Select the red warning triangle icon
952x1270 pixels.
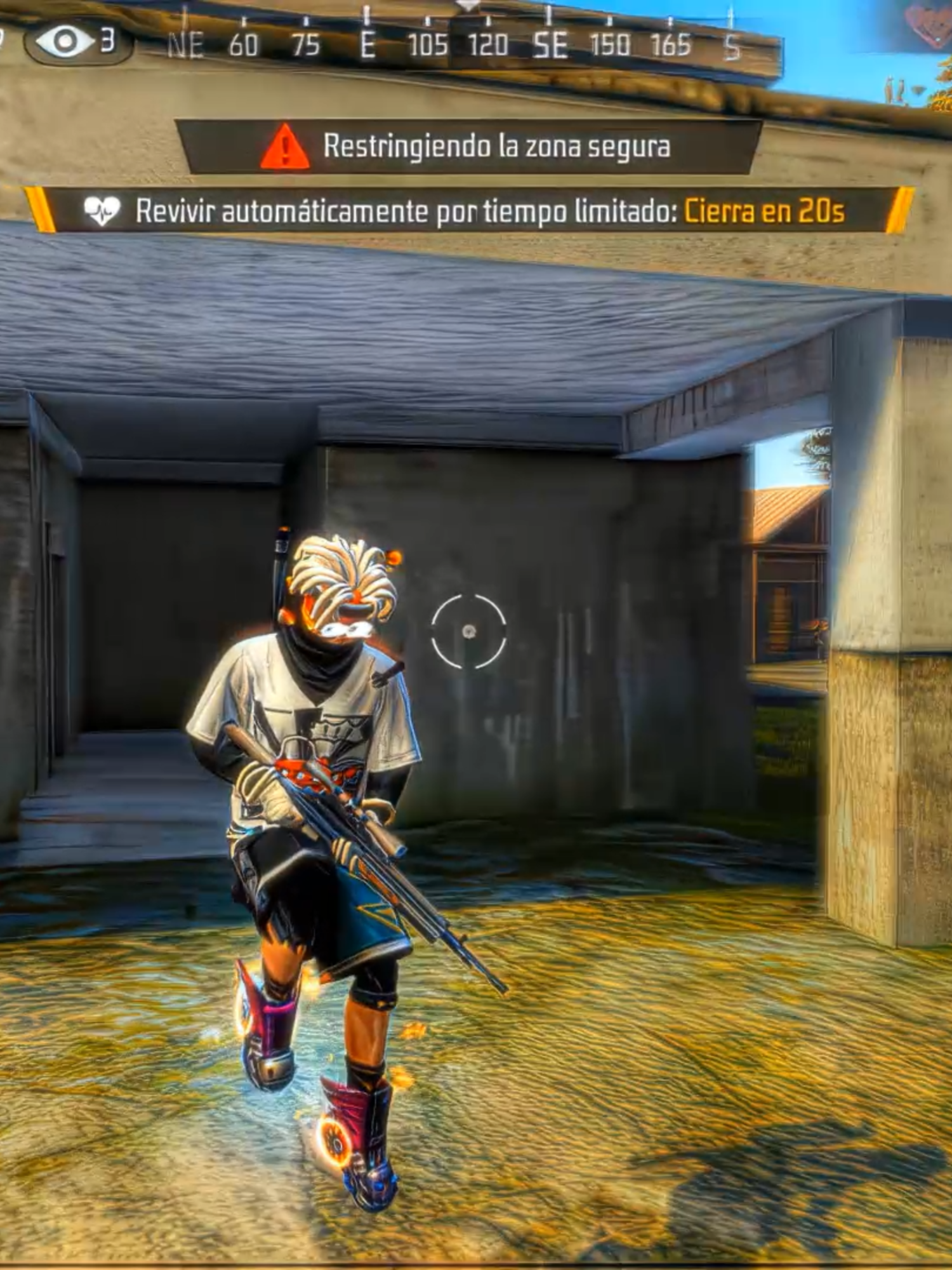pos(285,146)
